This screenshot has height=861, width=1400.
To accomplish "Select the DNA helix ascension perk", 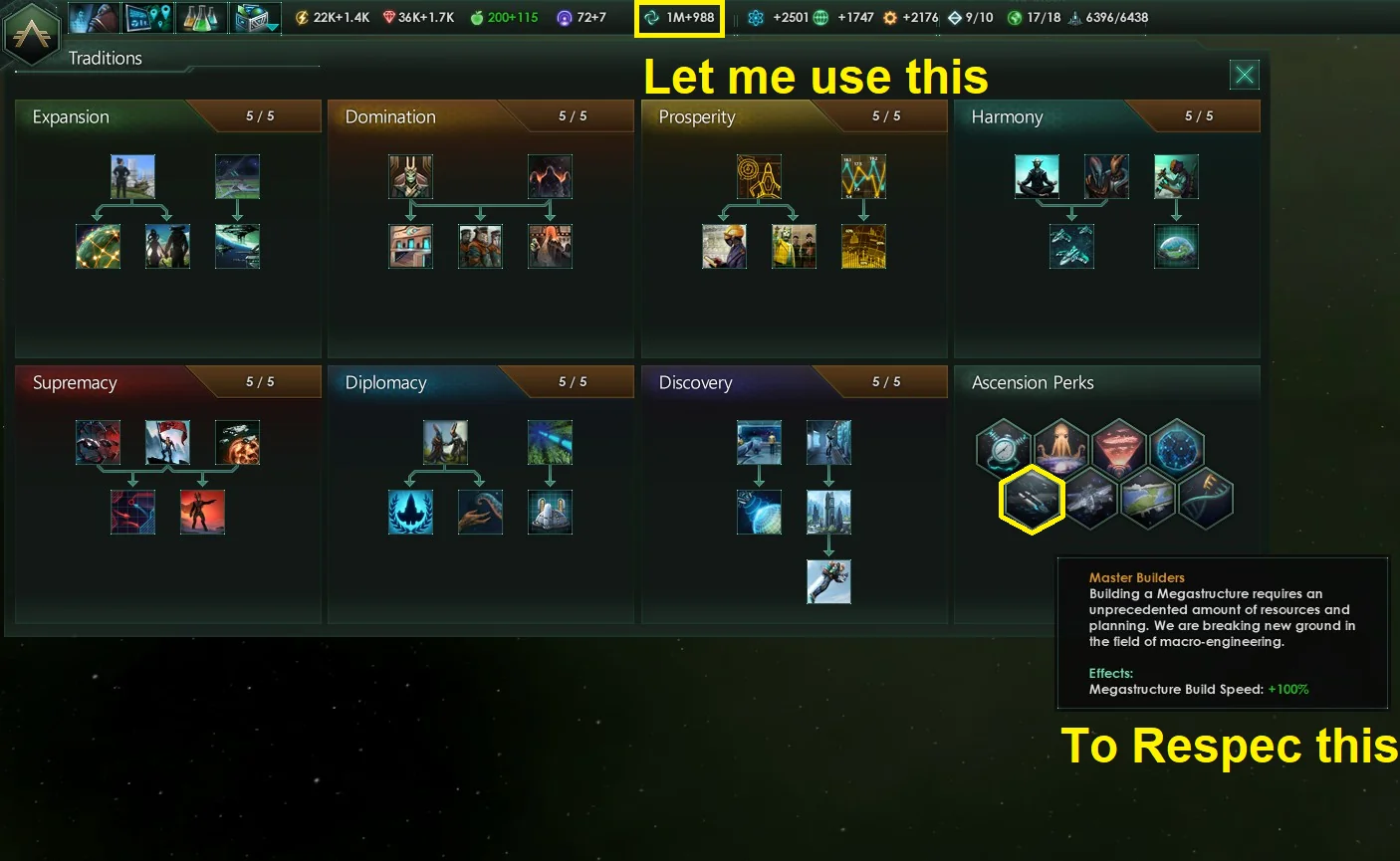I will [1205, 498].
